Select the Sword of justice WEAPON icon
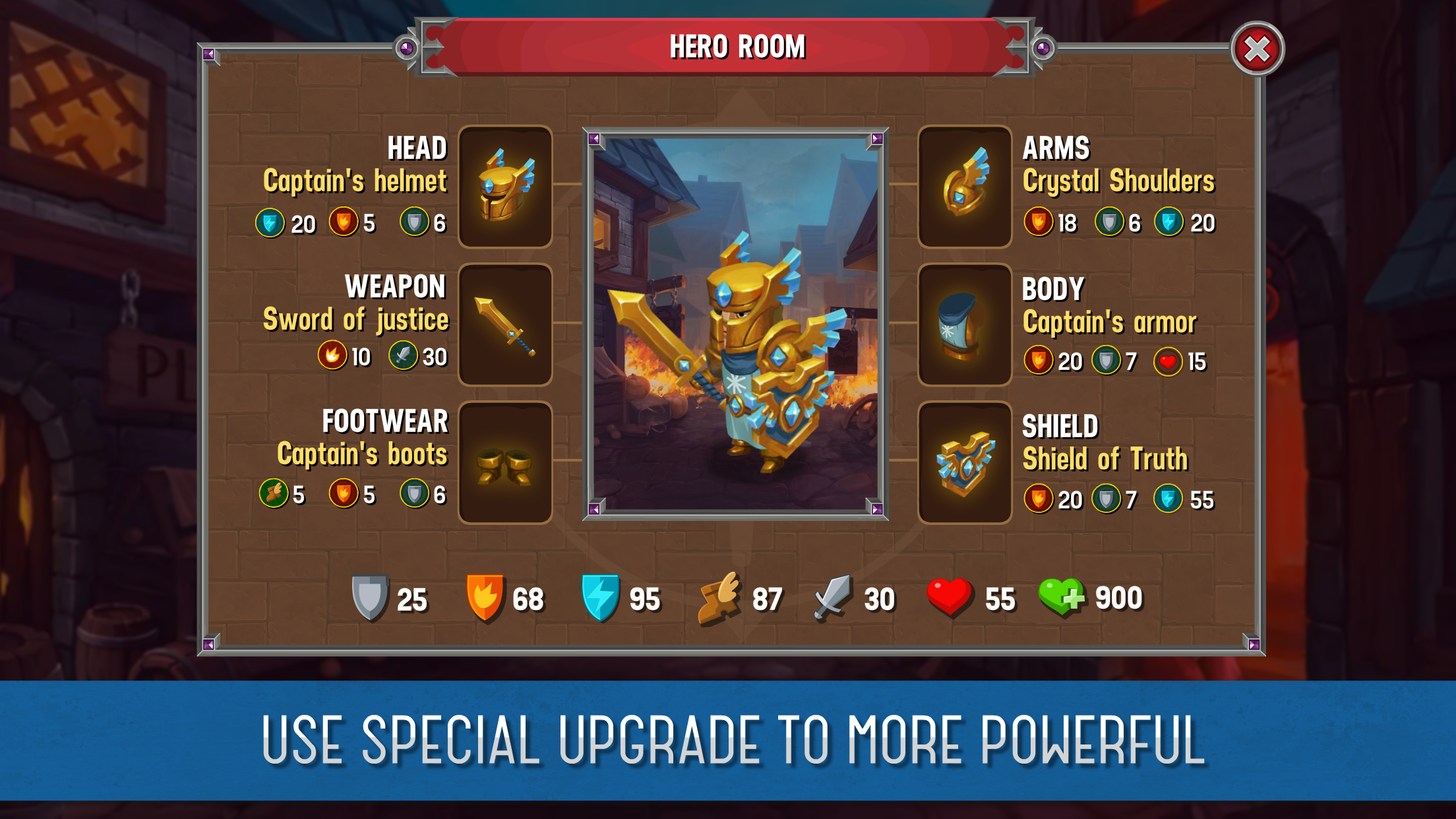 [x=505, y=325]
